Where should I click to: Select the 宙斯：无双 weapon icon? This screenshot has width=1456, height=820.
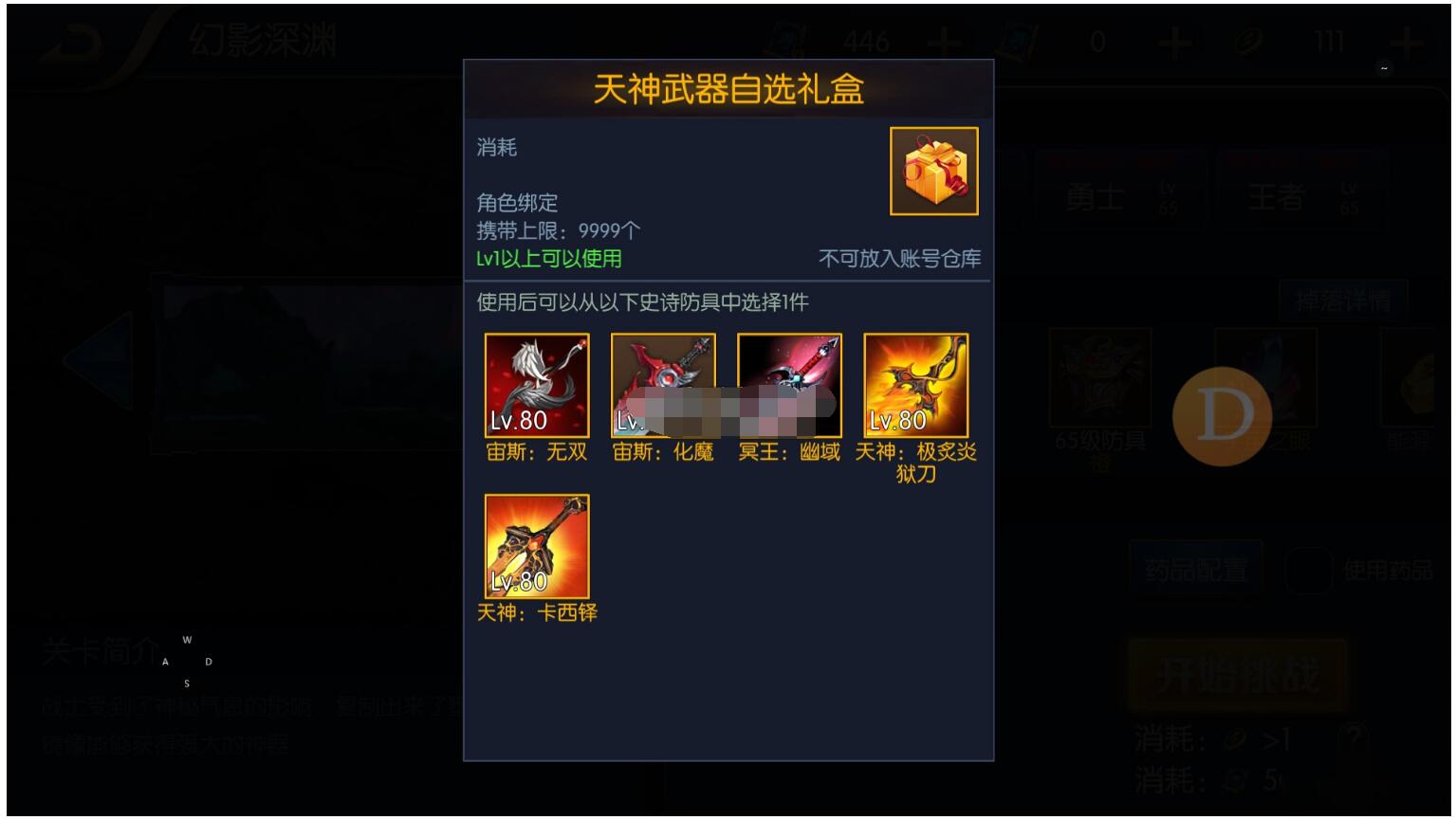pos(536,384)
